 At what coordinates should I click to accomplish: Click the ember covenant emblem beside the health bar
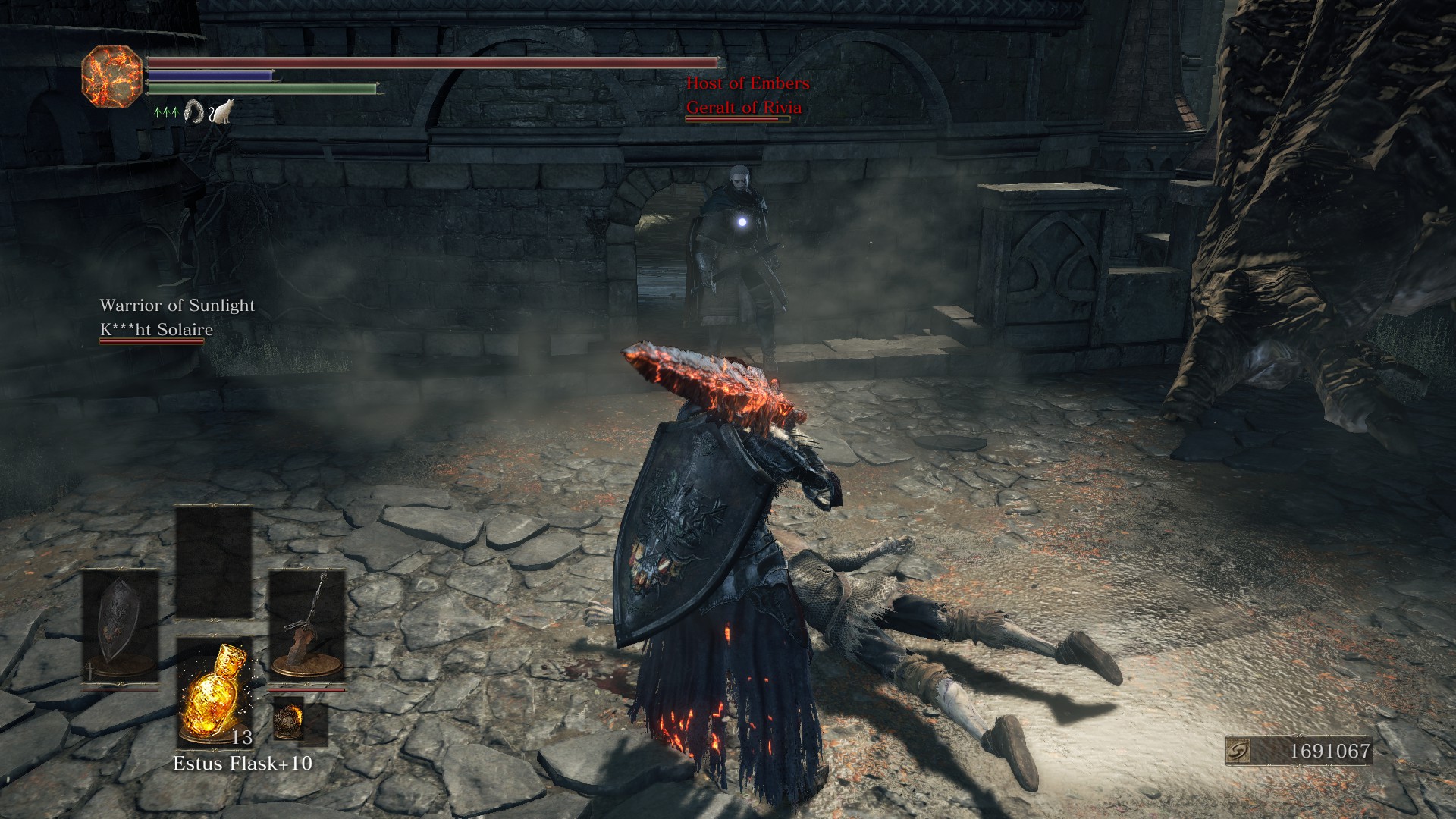pyautogui.click(x=111, y=76)
